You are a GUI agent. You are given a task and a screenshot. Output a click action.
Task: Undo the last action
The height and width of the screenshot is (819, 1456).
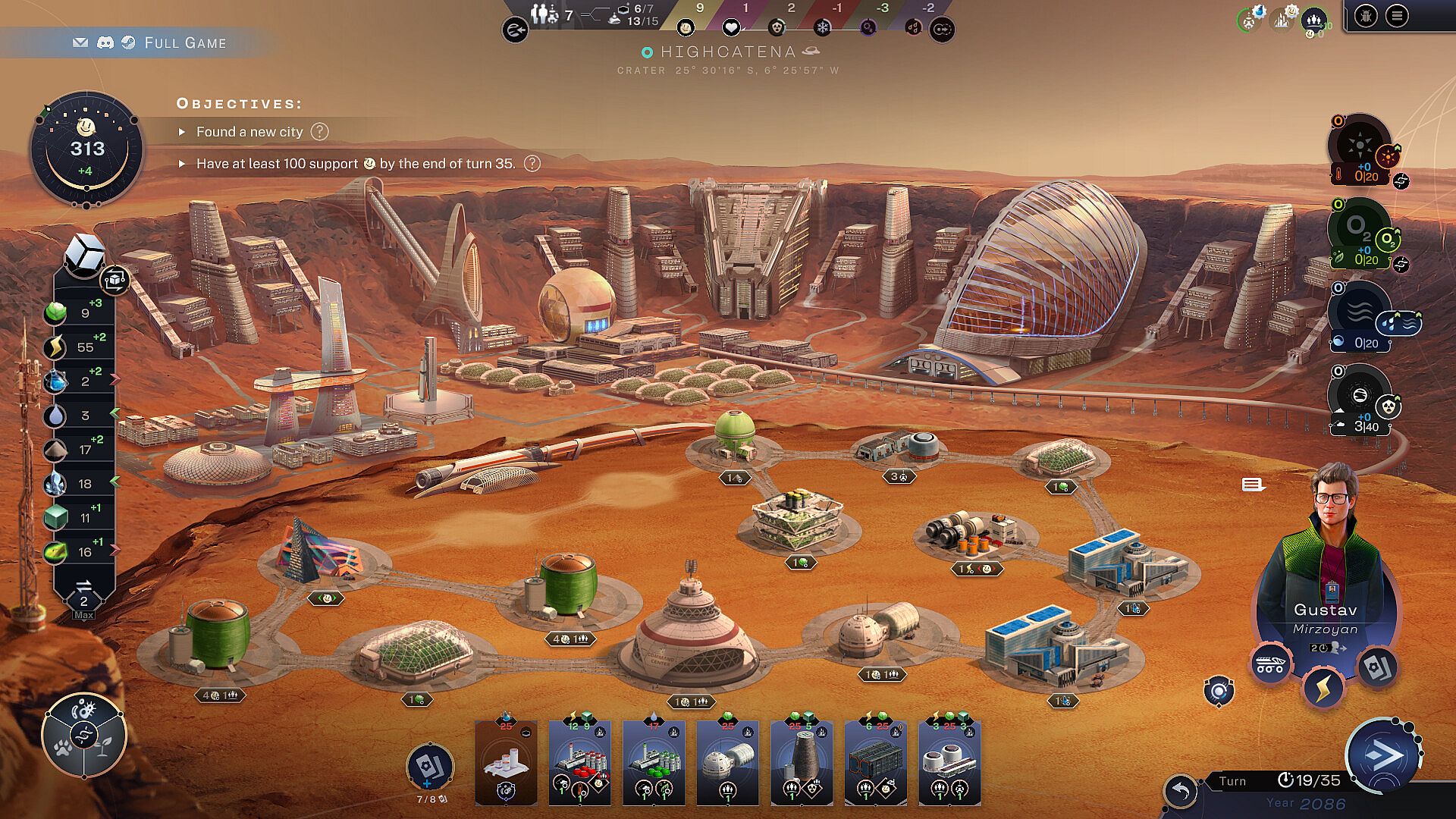point(1181,792)
